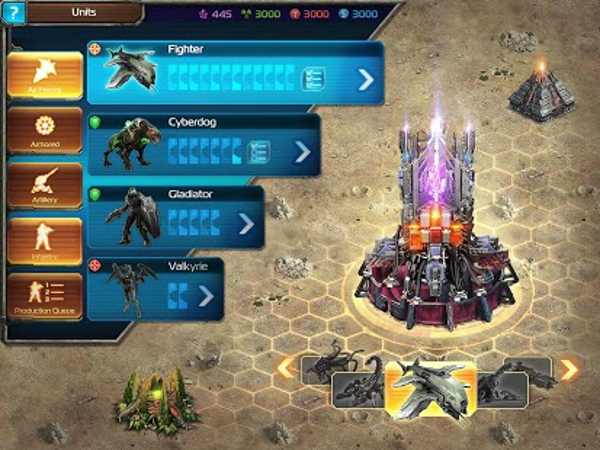Open the Gladiator unit arrow
This screenshot has width=600, height=450.
(x=246, y=223)
